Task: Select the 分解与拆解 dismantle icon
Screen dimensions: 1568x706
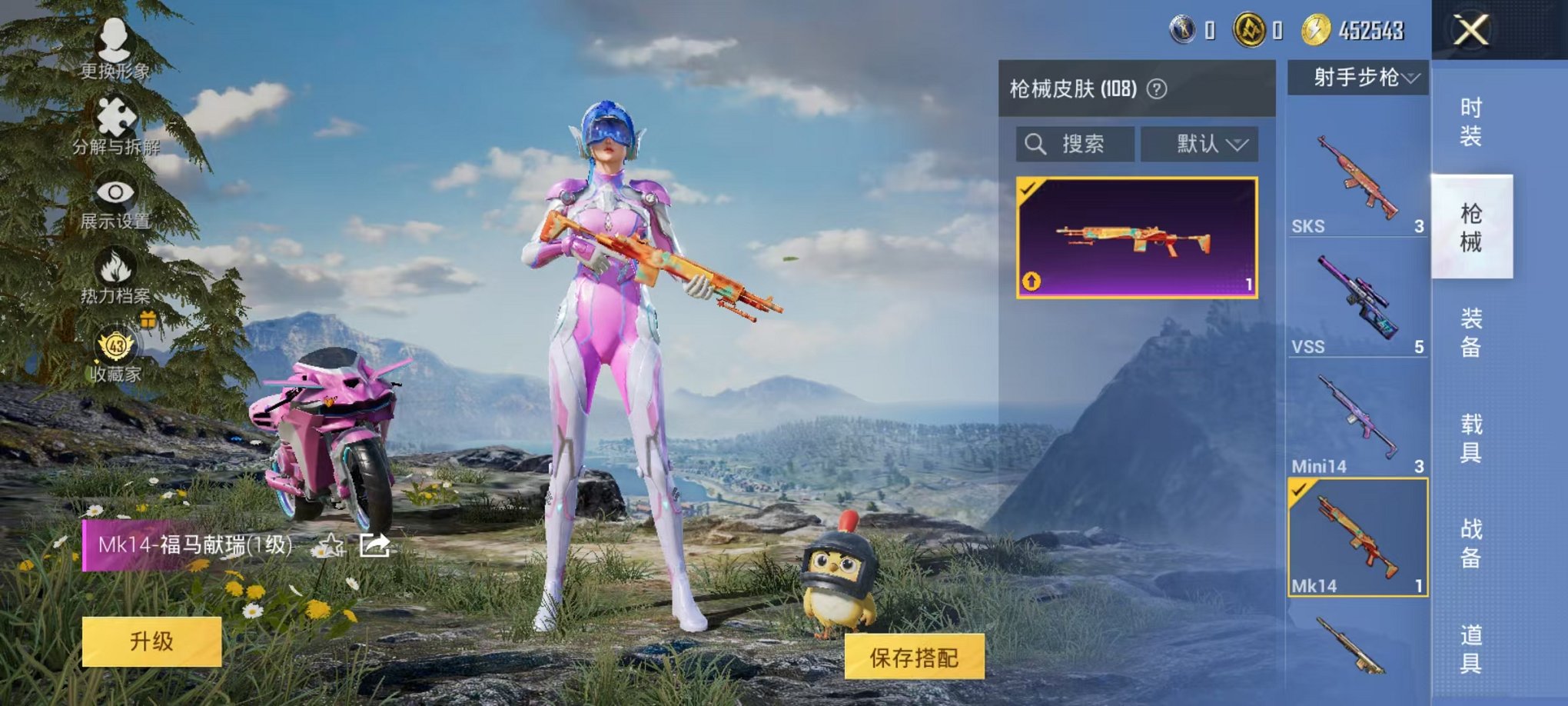Action: click(x=114, y=125)
